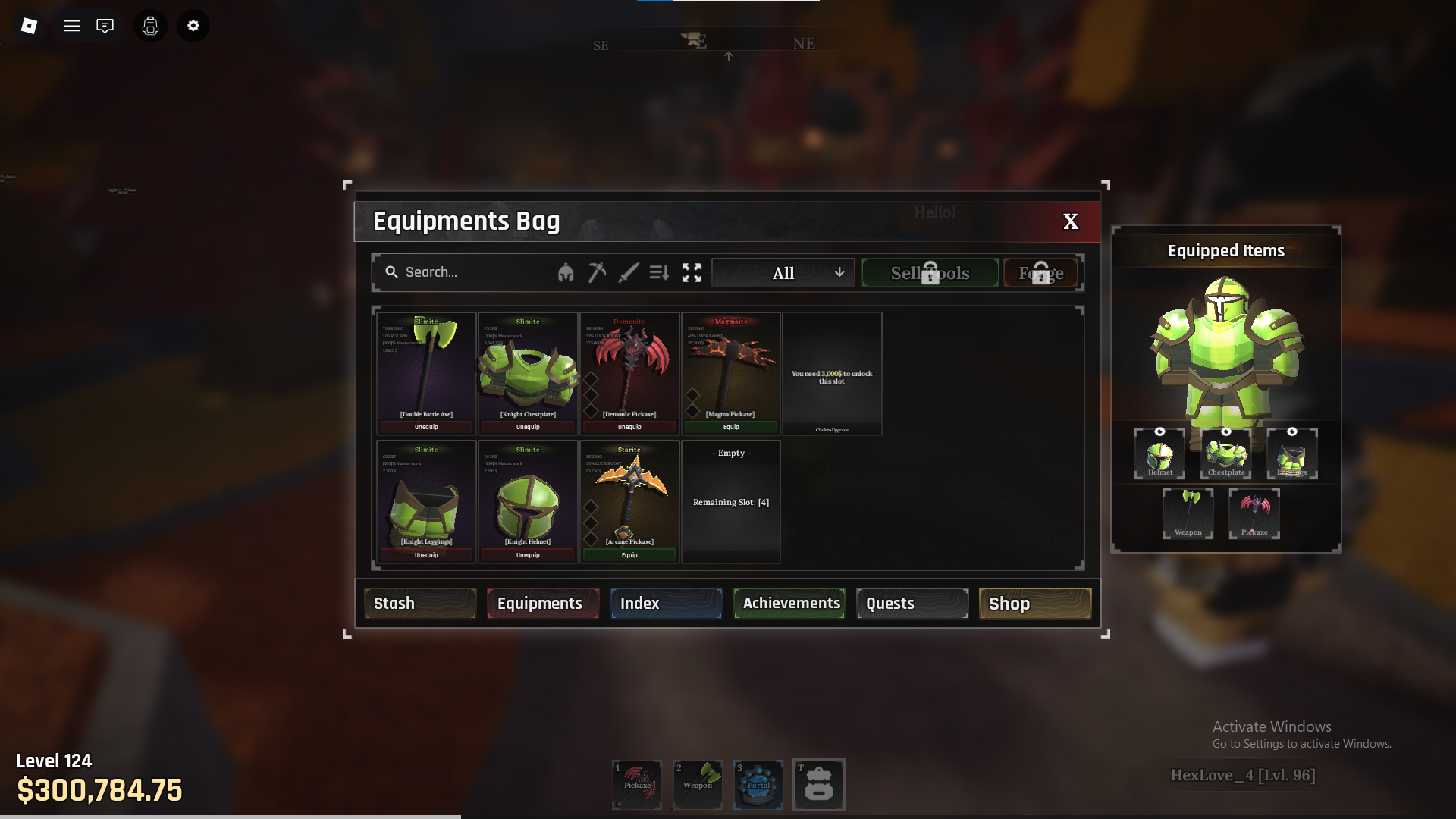The width and height of the screenshot is (1456, 819).
Task: Unequip the Demonic Pickaxe
Action: (x=629, y=427)
